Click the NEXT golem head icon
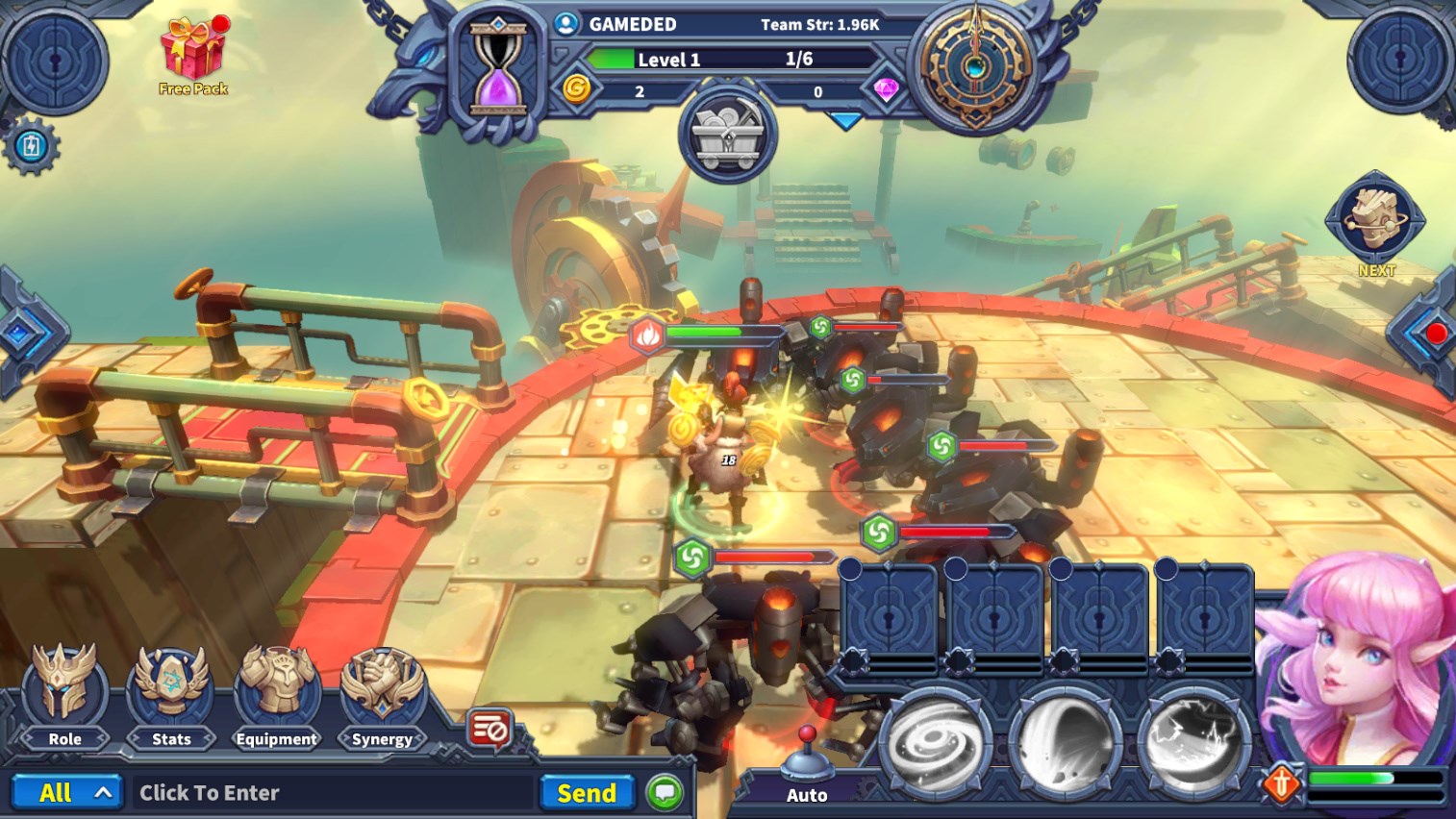1456x819 pixels. (1375, 221)
